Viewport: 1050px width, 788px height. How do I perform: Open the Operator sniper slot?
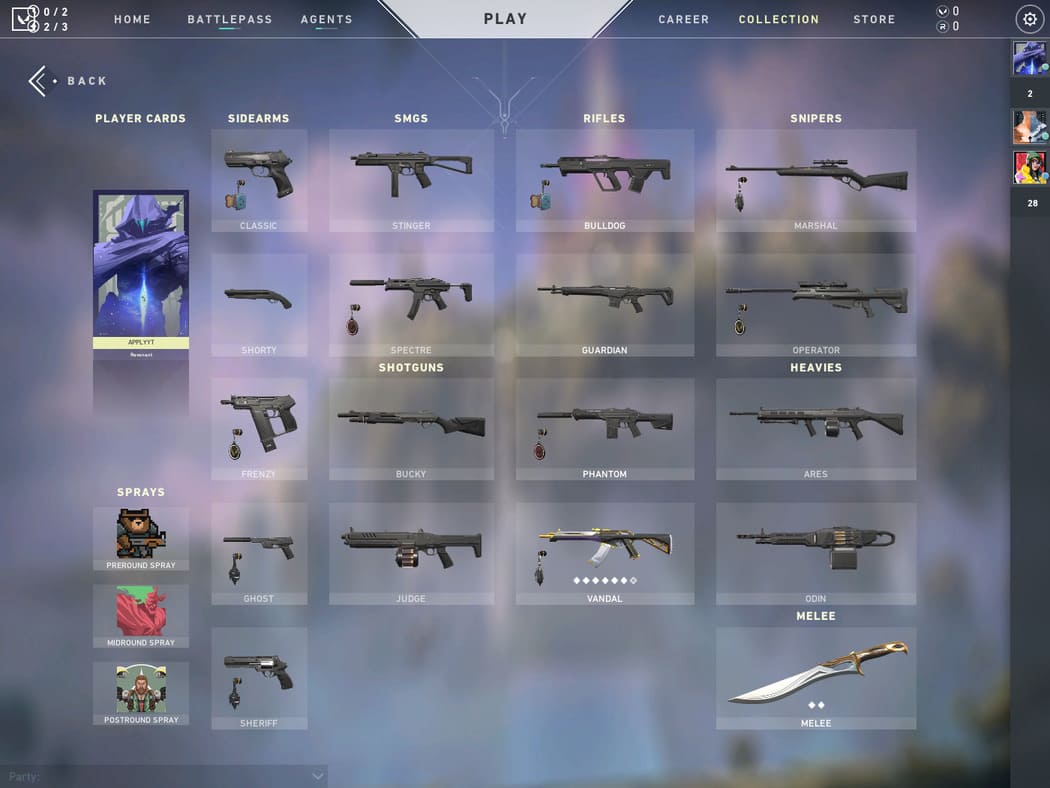(x=815, y=304)
